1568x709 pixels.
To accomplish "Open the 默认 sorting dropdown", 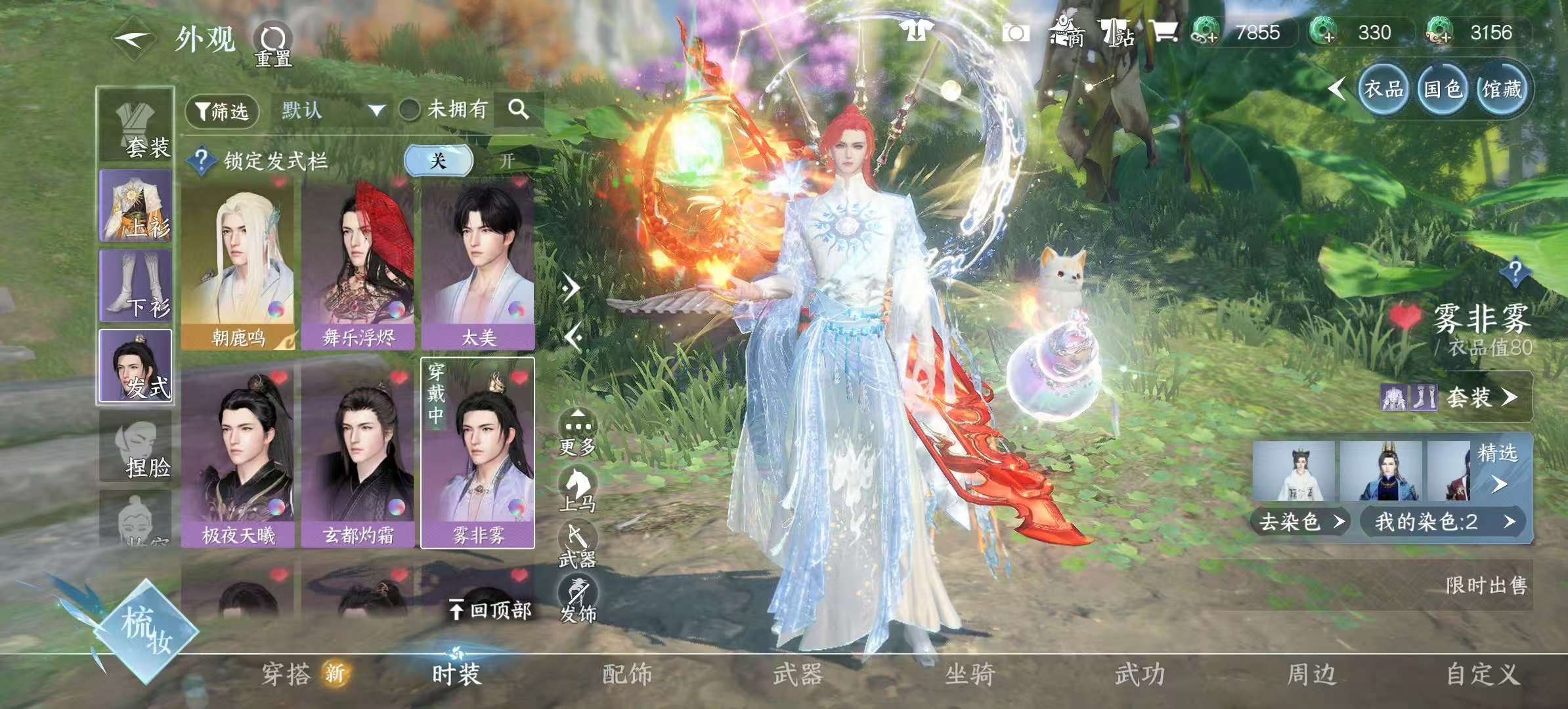I will coord(328,110).
